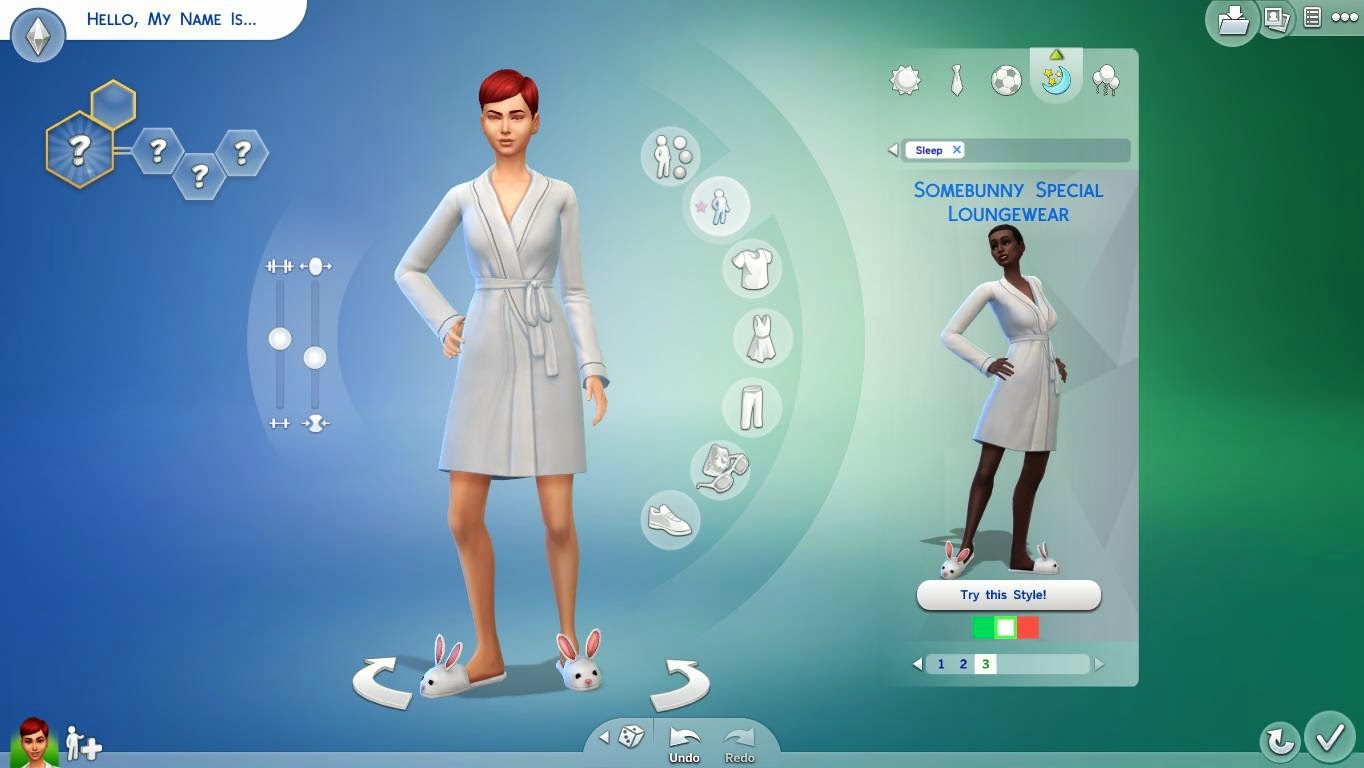Select the Everyday outfit sun icon
Screen dimensions: 1364x768
point(906,80)
